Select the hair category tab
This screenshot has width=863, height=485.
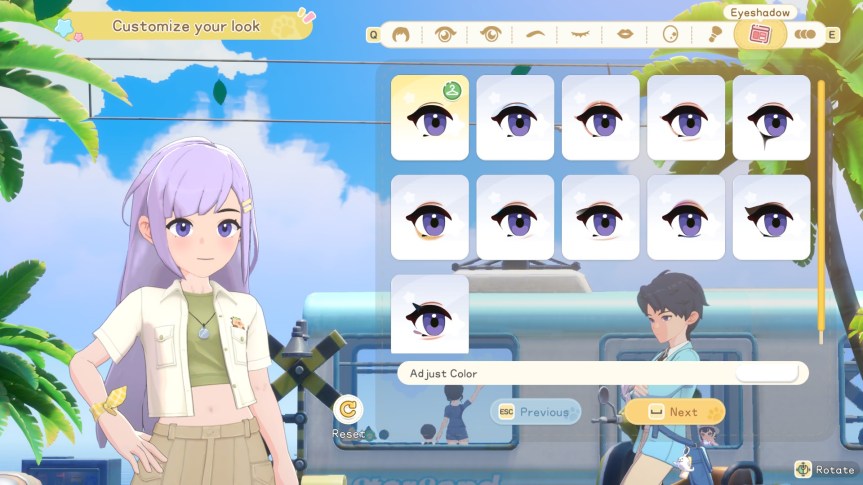coord(400,34)
